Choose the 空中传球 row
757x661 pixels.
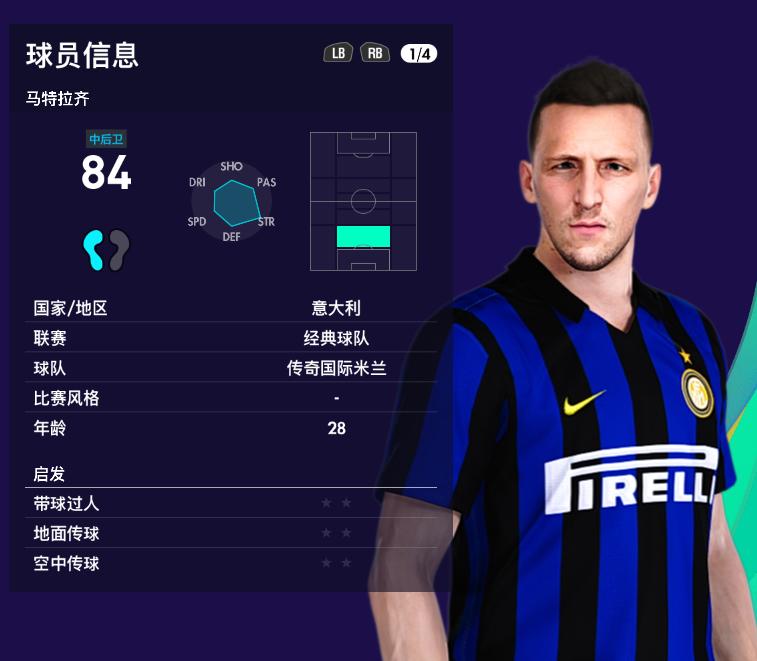[x=234, y=563]
